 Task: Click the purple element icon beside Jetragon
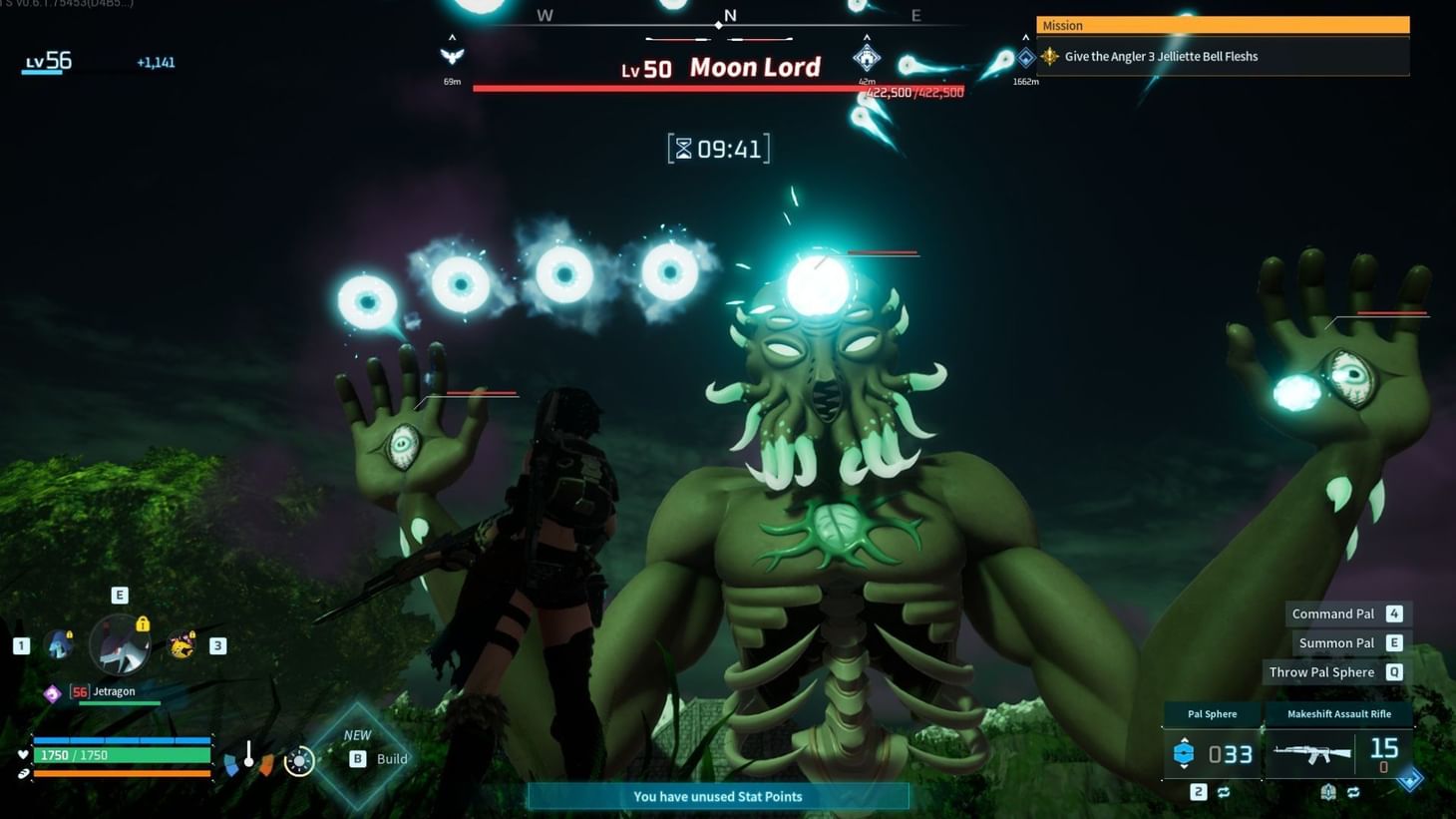click(53, 692)
